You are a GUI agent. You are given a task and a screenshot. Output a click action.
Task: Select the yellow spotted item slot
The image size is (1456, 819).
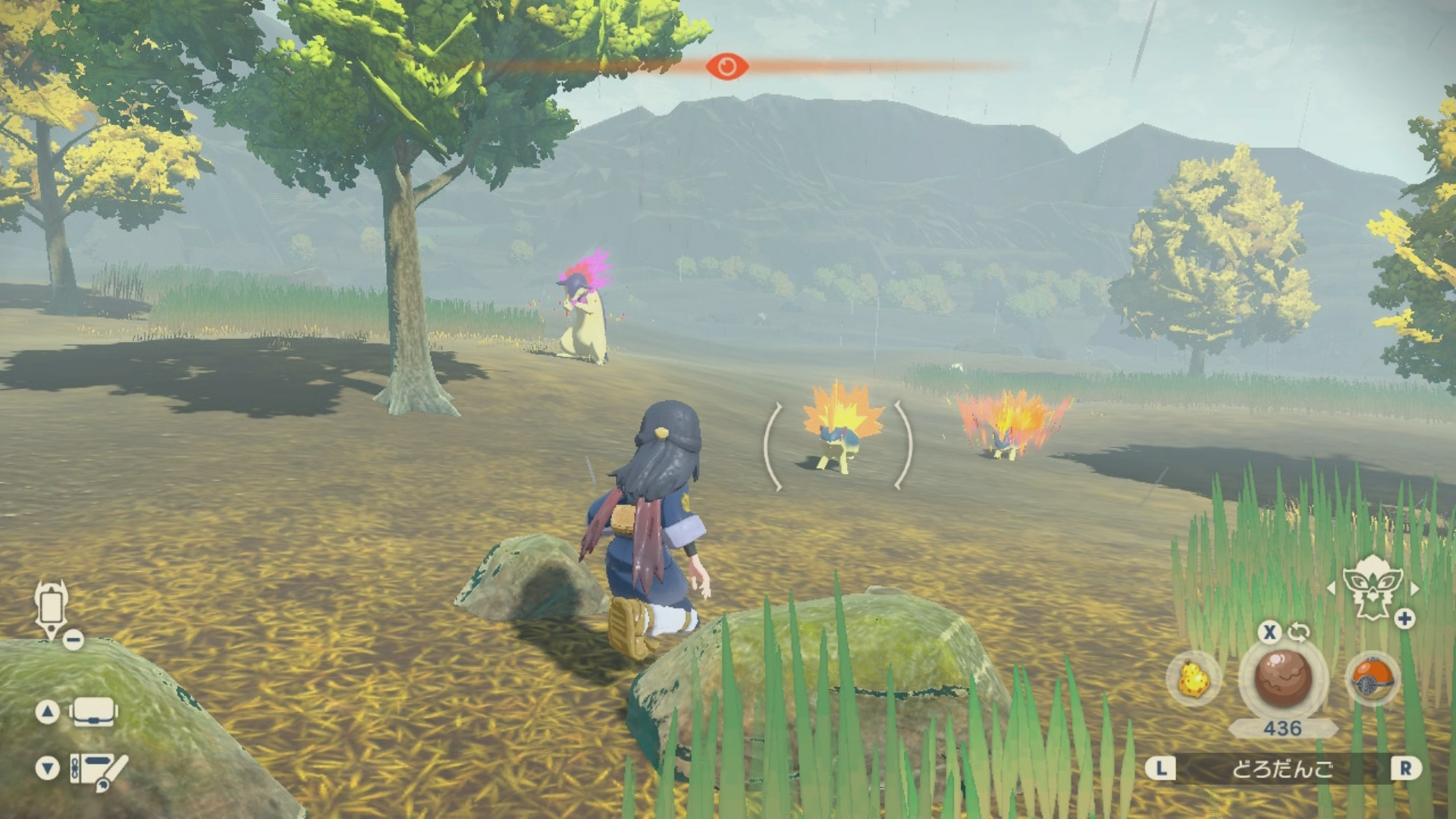(1193, 679)
